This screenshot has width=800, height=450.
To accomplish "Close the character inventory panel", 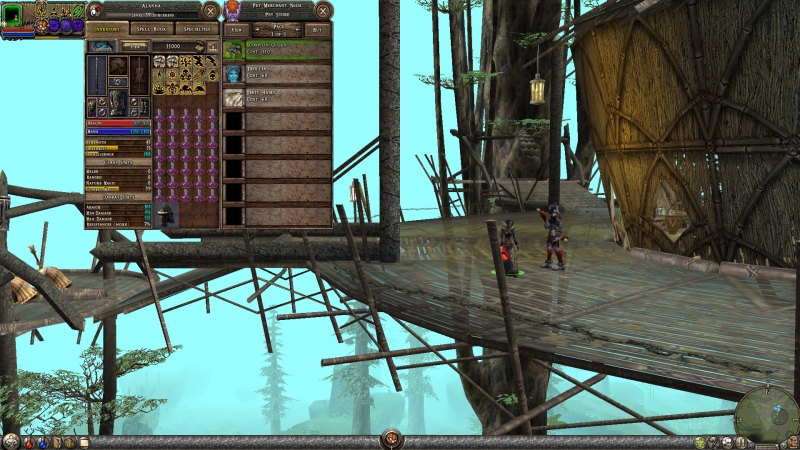I will (x=210, y=11).
